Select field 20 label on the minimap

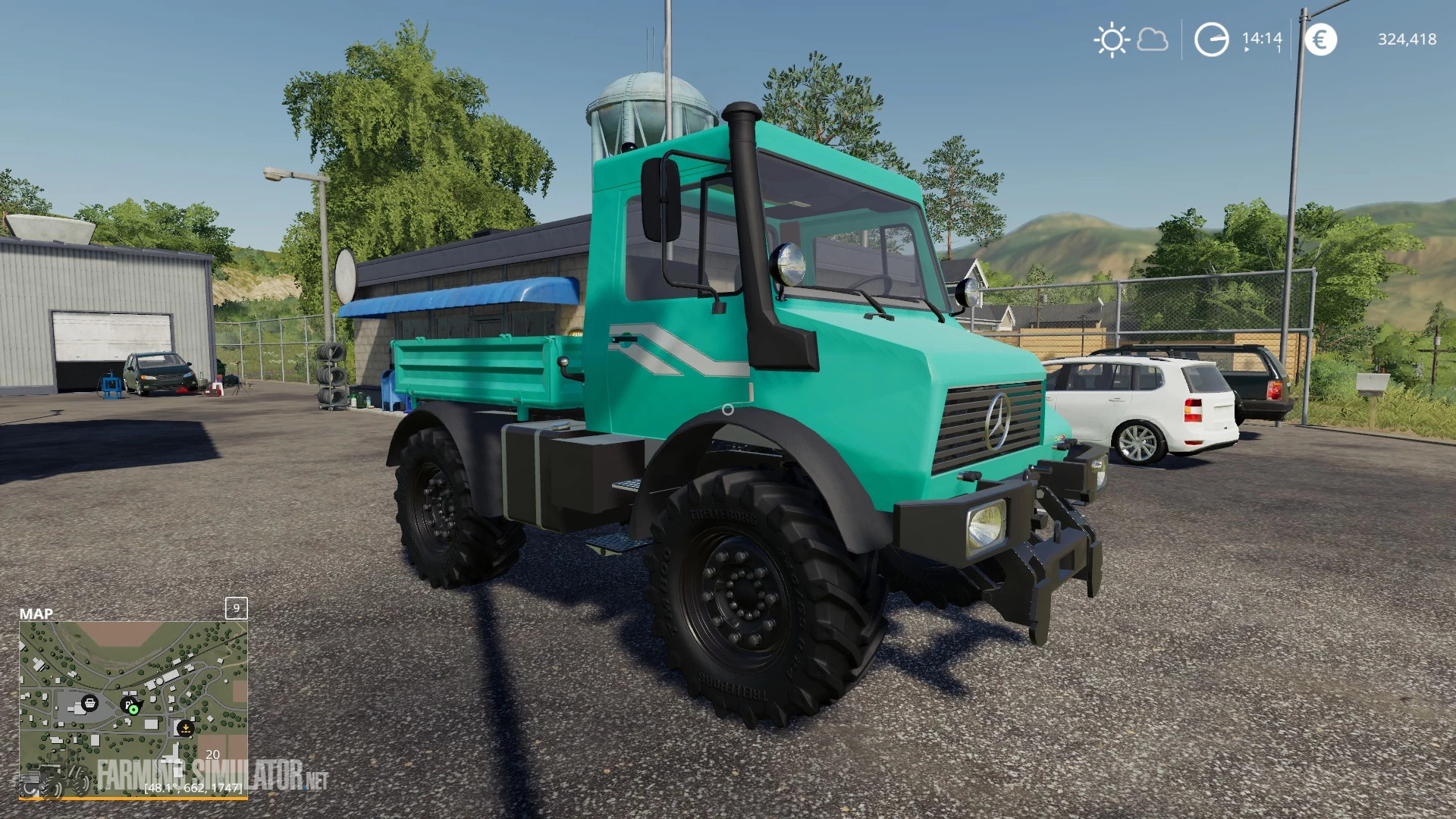(212, 755)
